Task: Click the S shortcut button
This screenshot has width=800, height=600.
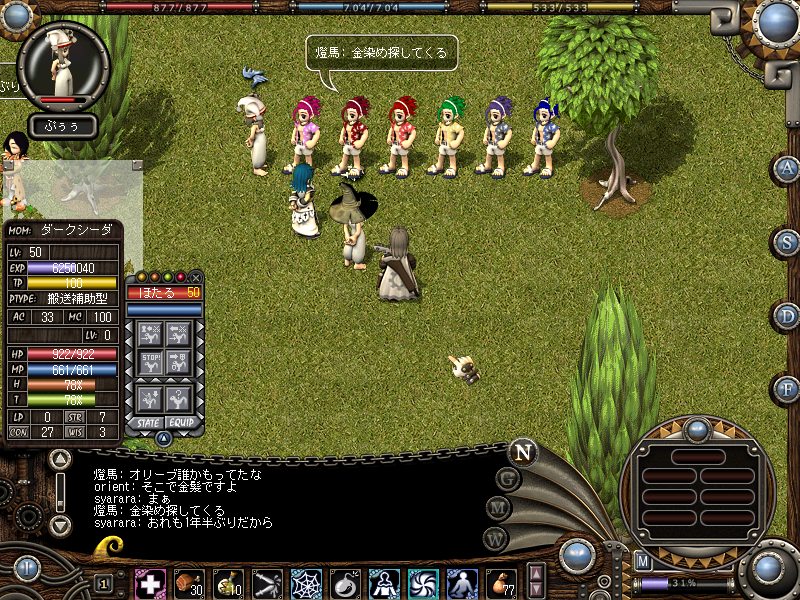Action: coord(787,243)
